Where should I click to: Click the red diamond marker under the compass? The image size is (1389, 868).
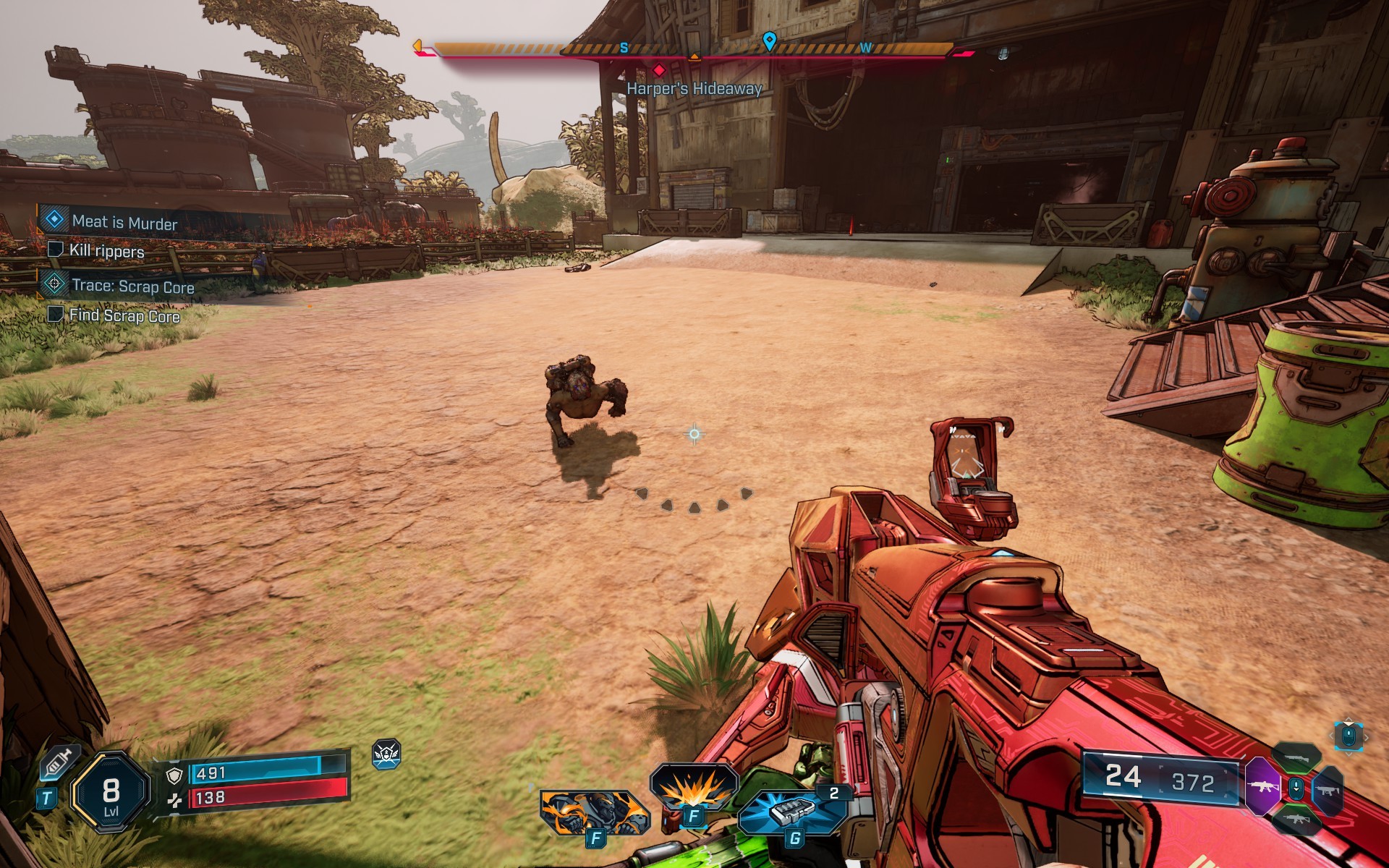coord(658,70)
